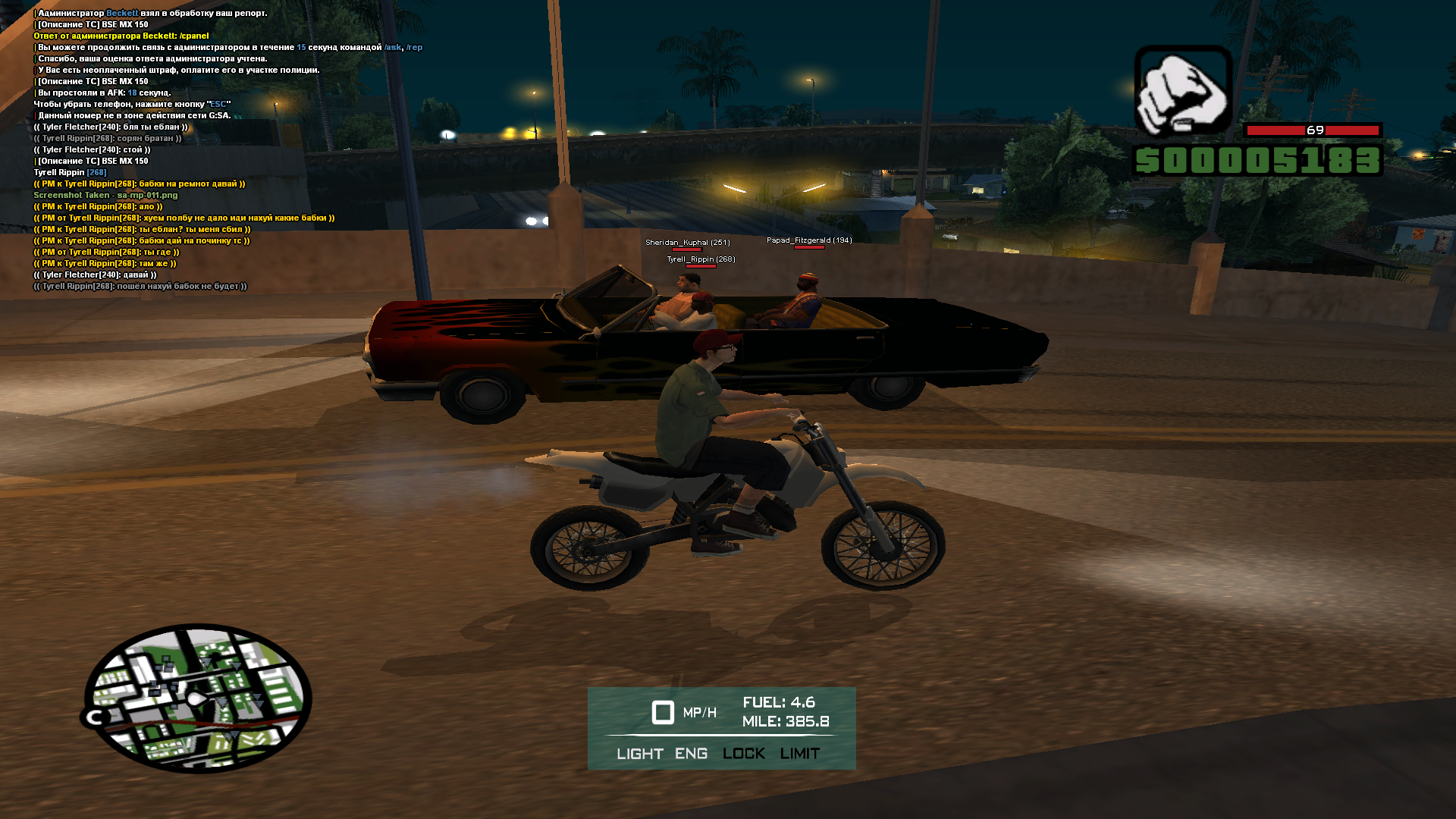The image size is (1456, 819).
Task: Select Sheridan_Kuphal name tag
Action: [x=687, y=243]
